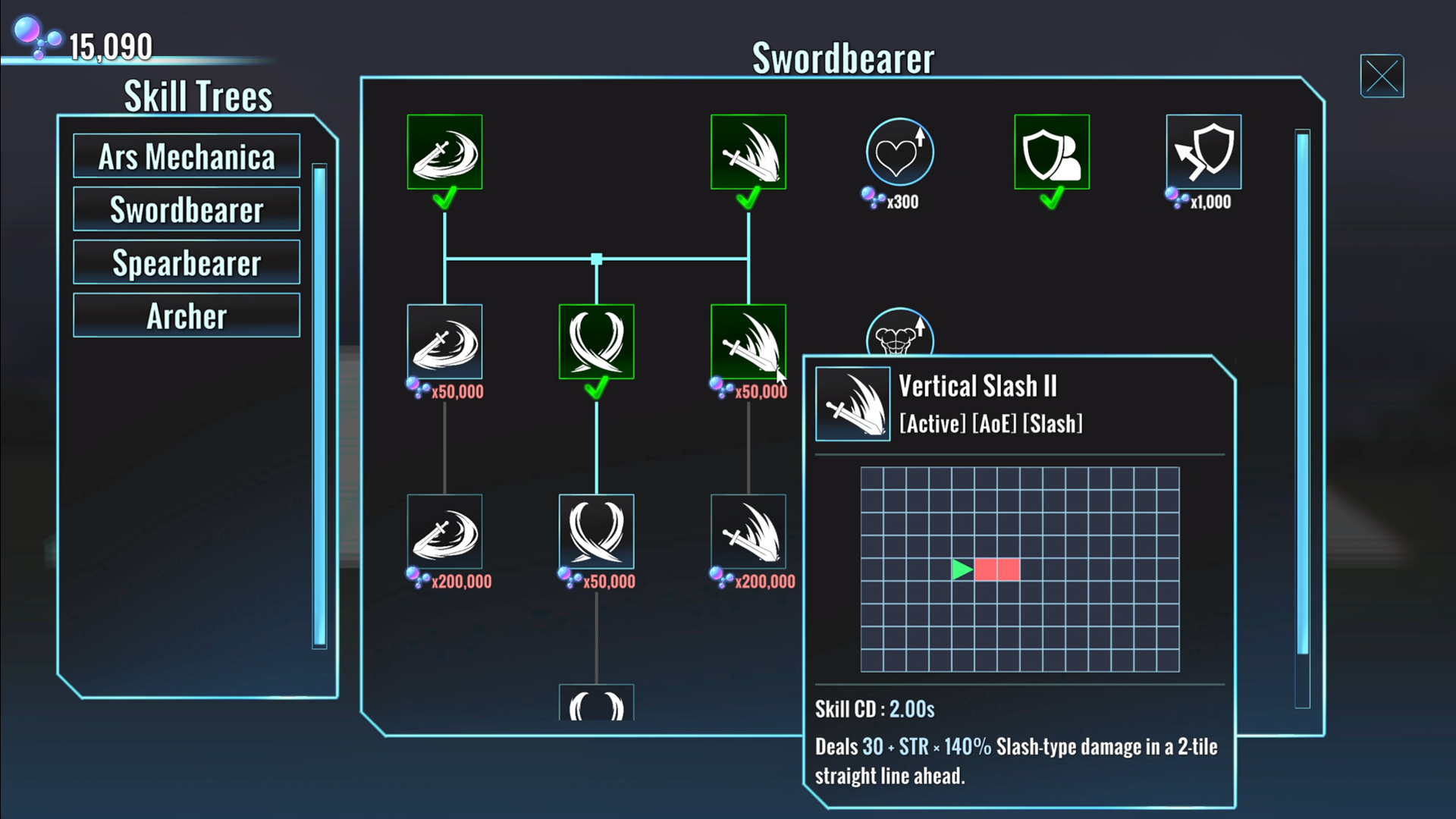The image size is (1456, 819).
Task: Open the Ars Mechanica skill tree
Action: click(x=187, y=157)
